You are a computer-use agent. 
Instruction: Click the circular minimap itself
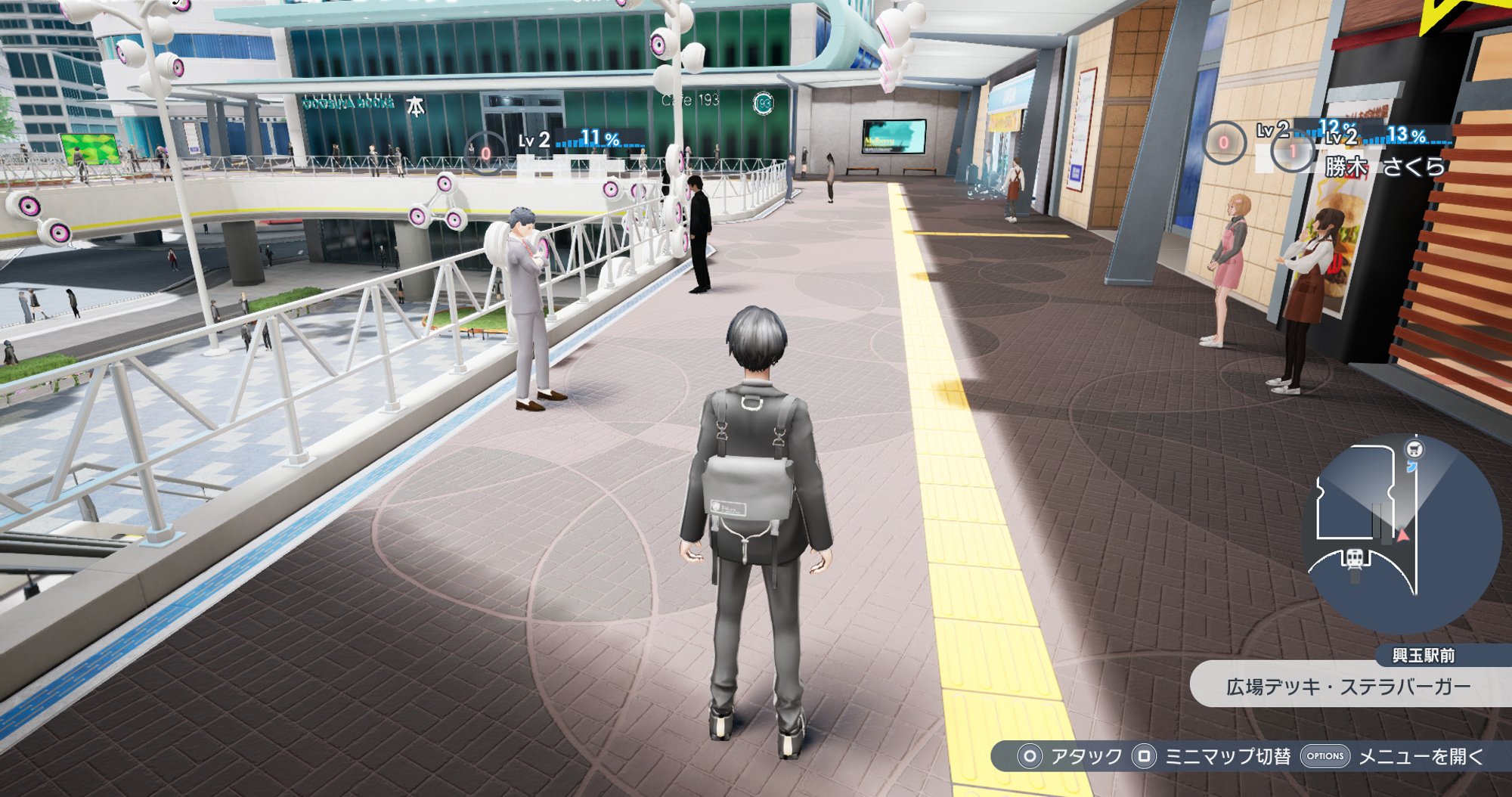pyautogui.click(x=1402, y=529)
